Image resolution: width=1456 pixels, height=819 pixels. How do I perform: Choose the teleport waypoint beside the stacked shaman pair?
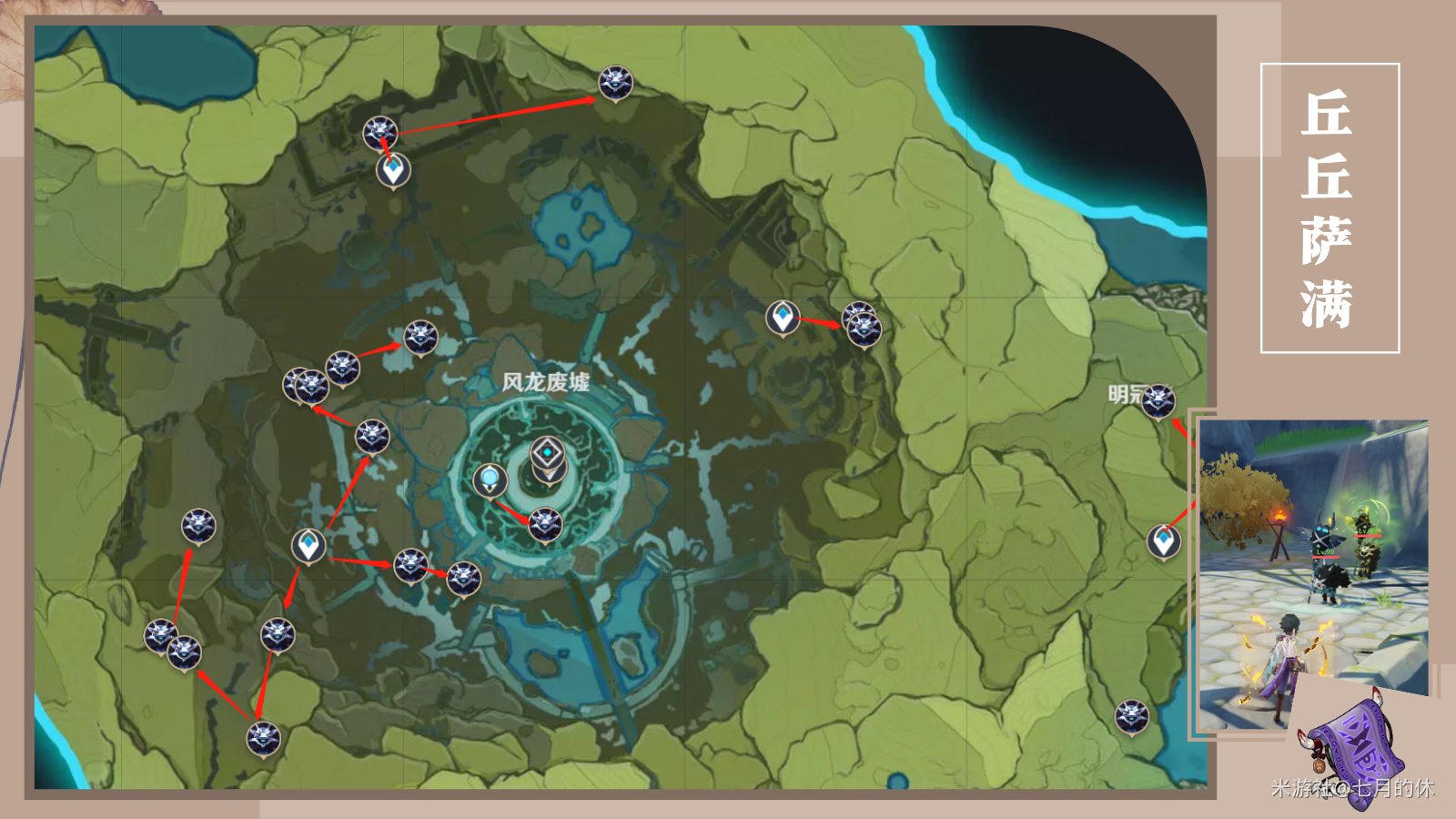click(x=783, y=318)
